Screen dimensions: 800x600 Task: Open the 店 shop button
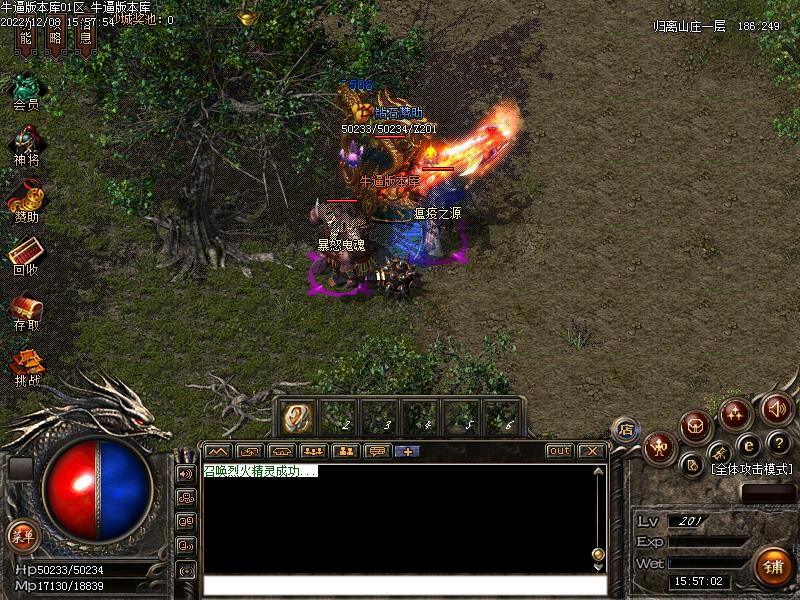pyautogui.click(x=625, y=429)
